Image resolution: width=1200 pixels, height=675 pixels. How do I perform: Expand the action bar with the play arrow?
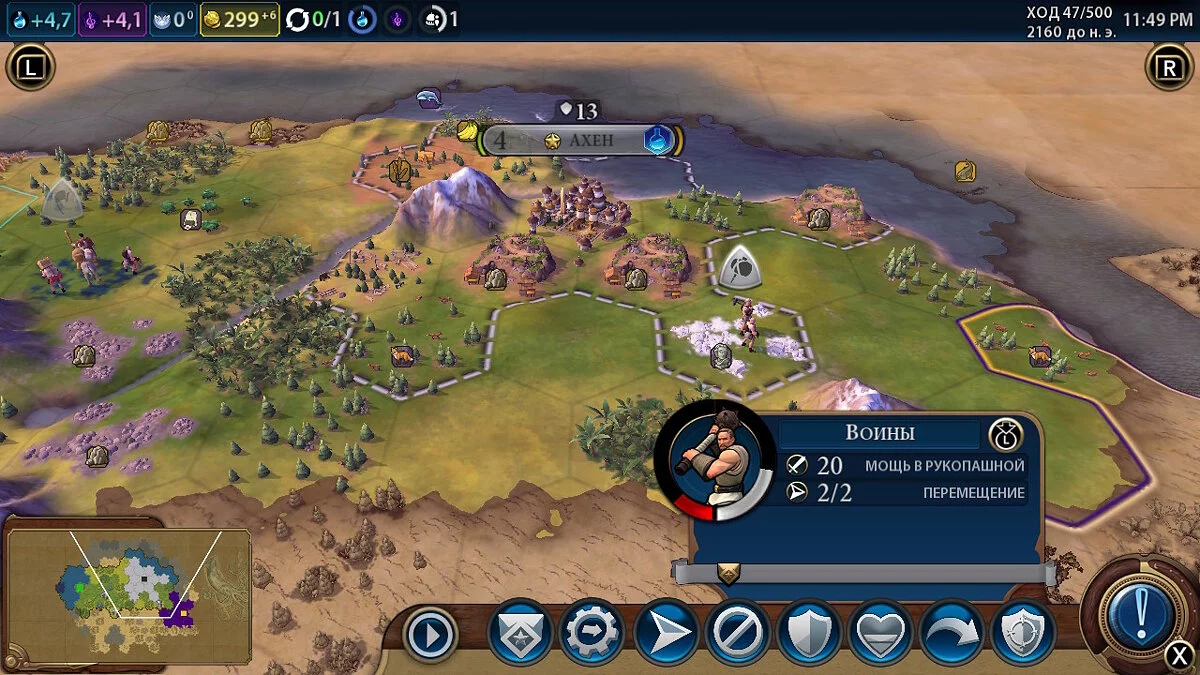(431, 635)
